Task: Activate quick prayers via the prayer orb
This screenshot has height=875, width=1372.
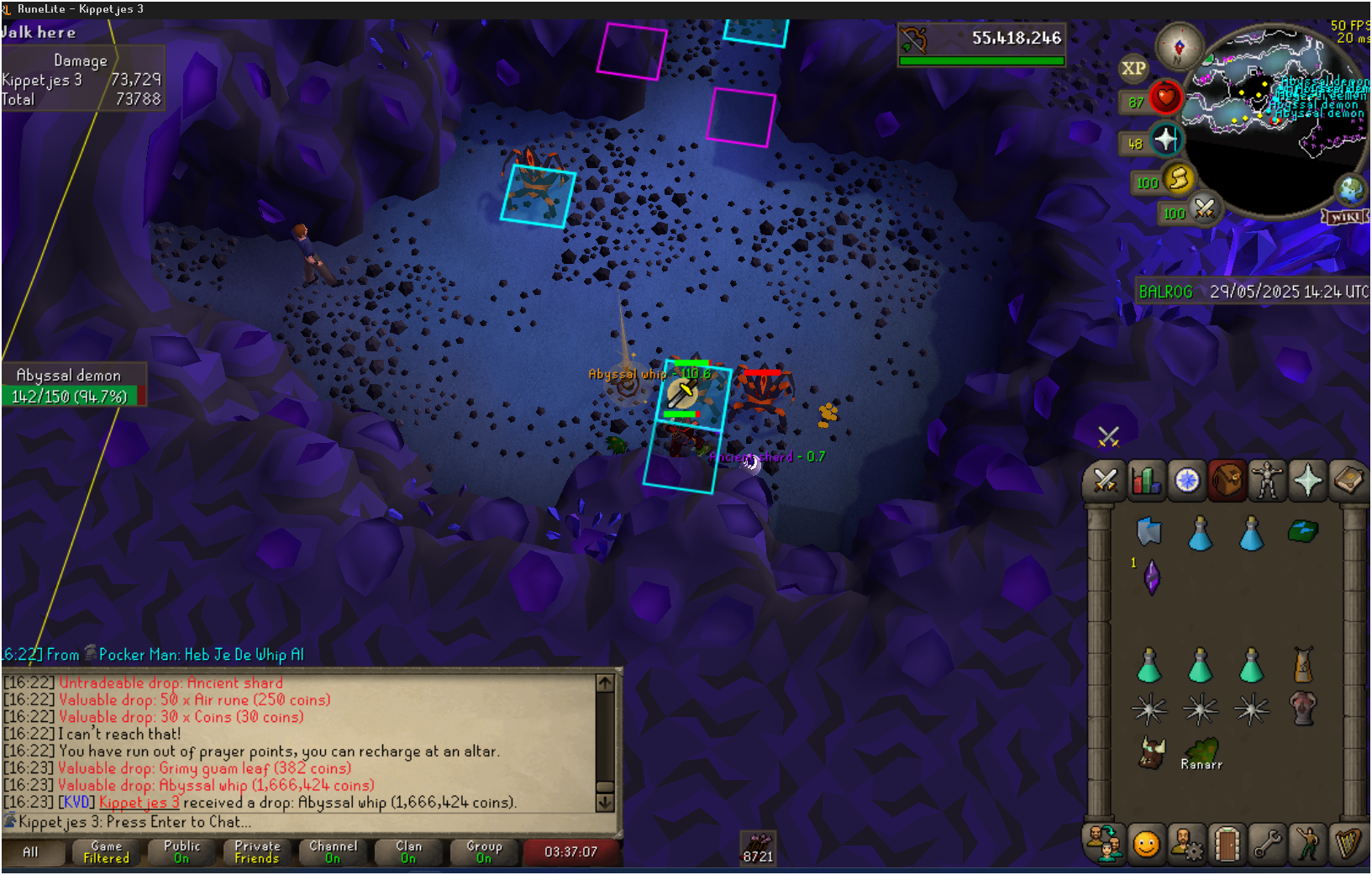Action: pos(1165,140)
